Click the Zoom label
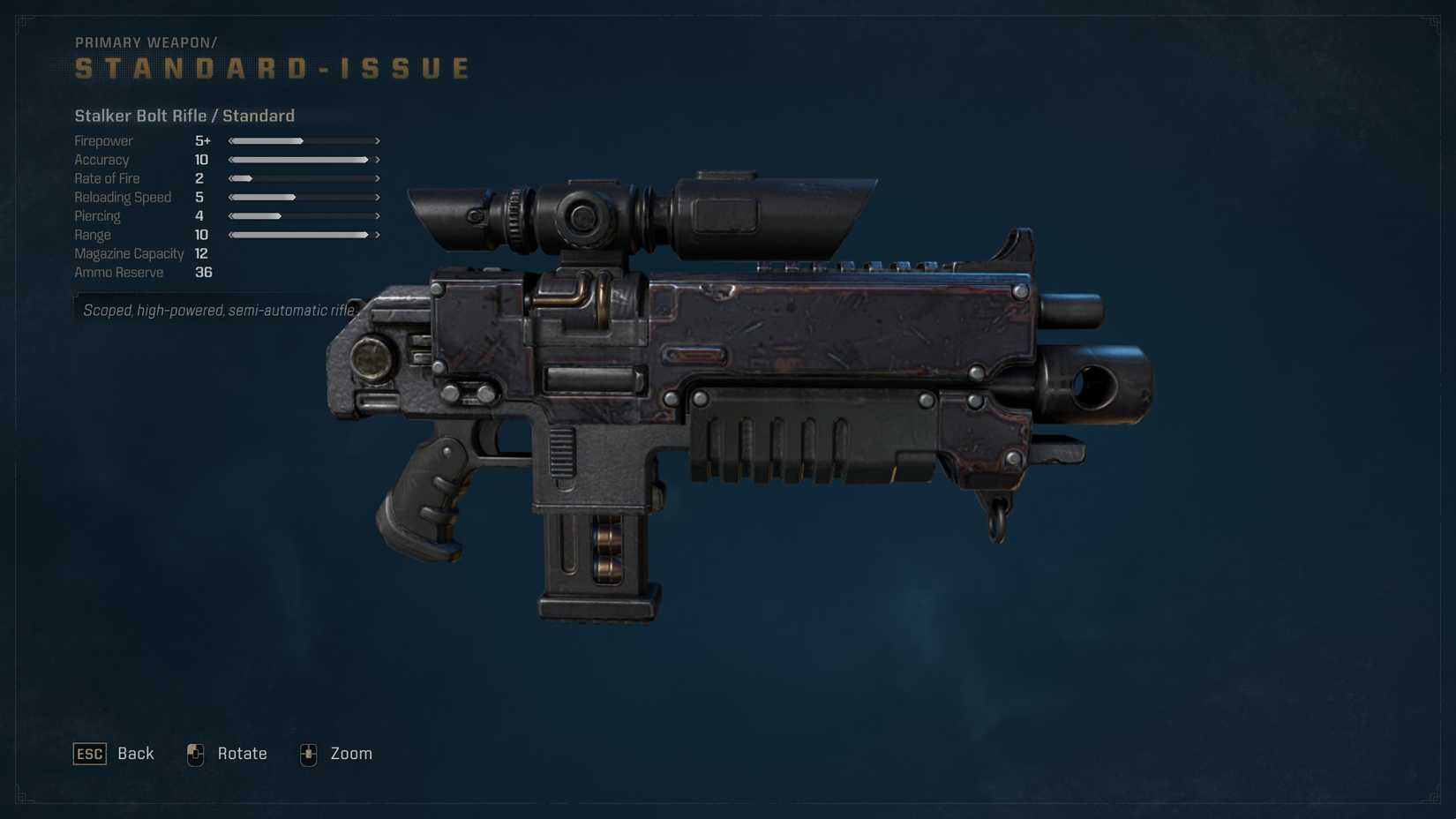This screenshot has height=819, width=1456. tap(351, 754)
